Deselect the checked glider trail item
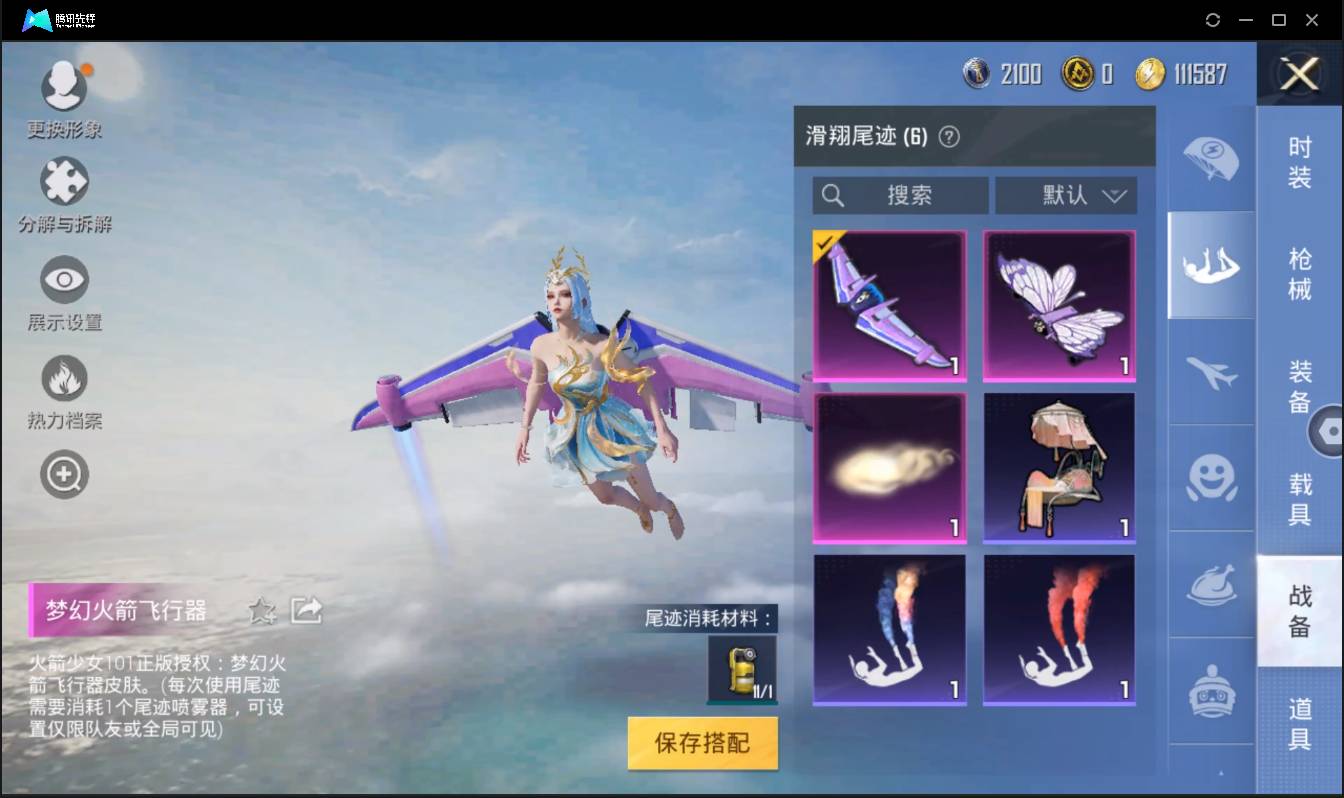 click(x=888, y=305)
